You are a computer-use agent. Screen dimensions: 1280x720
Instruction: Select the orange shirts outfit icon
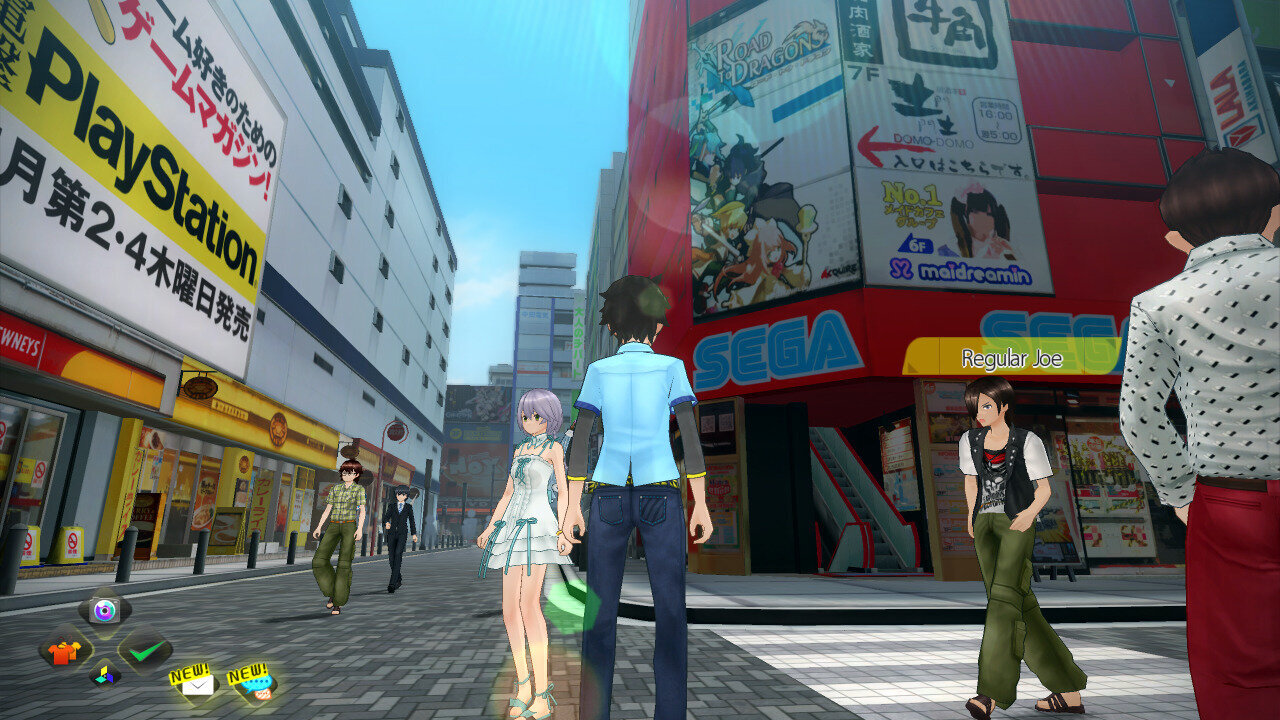click(64, 651)
